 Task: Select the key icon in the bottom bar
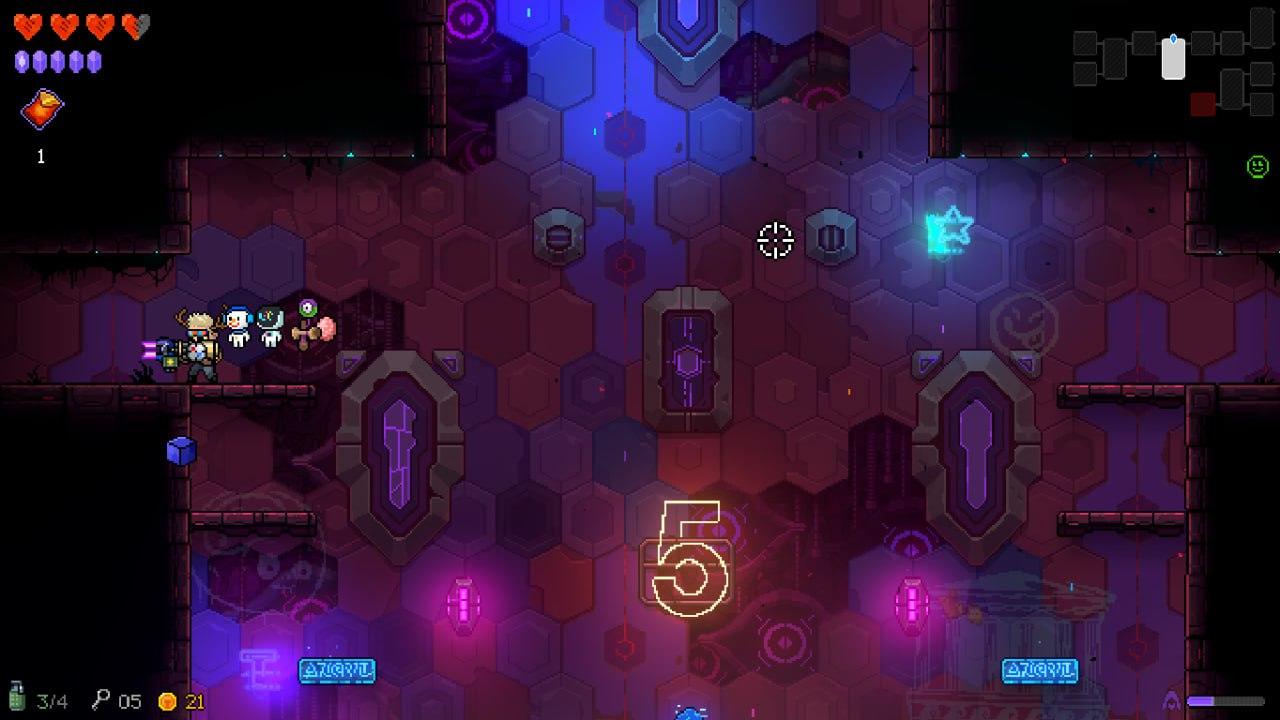[100, 700]
